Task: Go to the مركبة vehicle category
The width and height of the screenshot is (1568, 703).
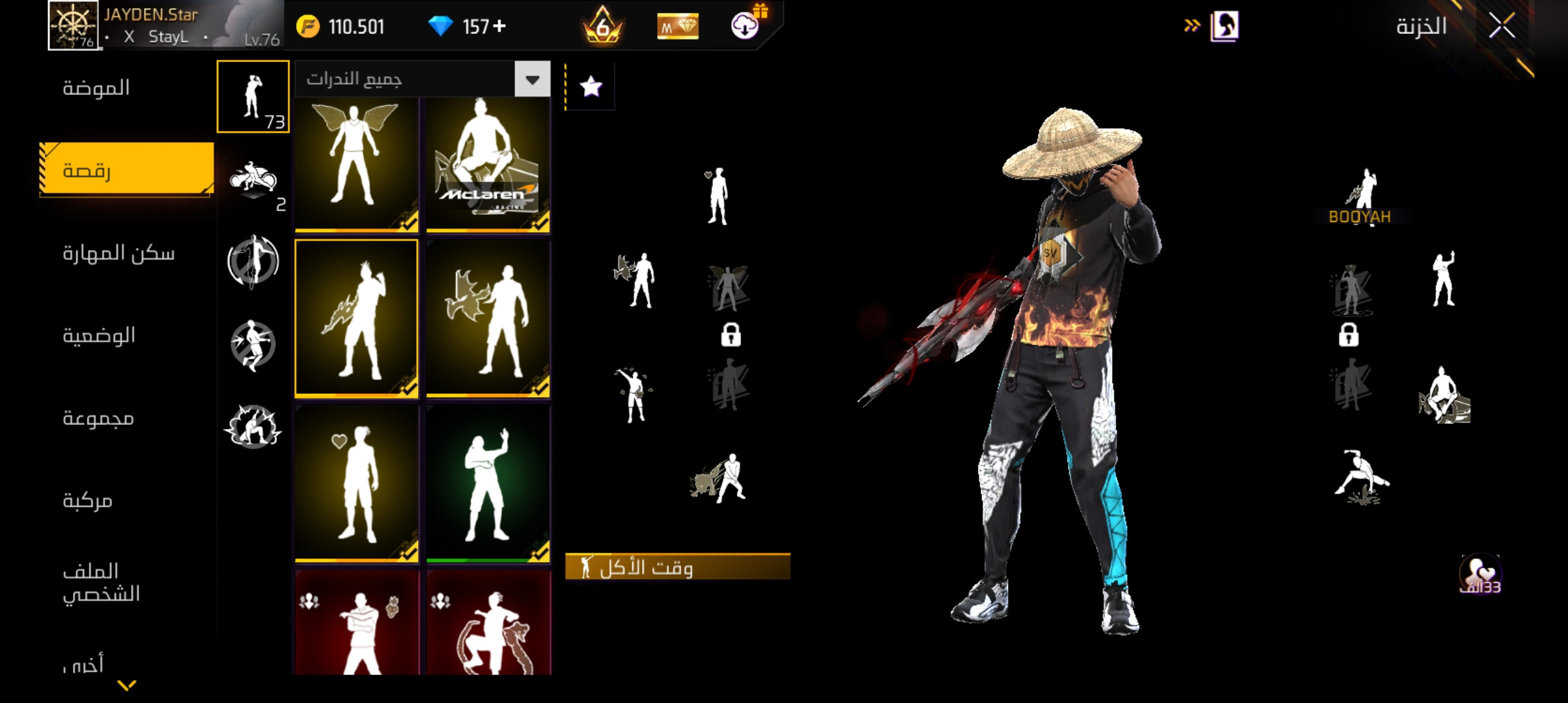Action: tap(88, 501)
